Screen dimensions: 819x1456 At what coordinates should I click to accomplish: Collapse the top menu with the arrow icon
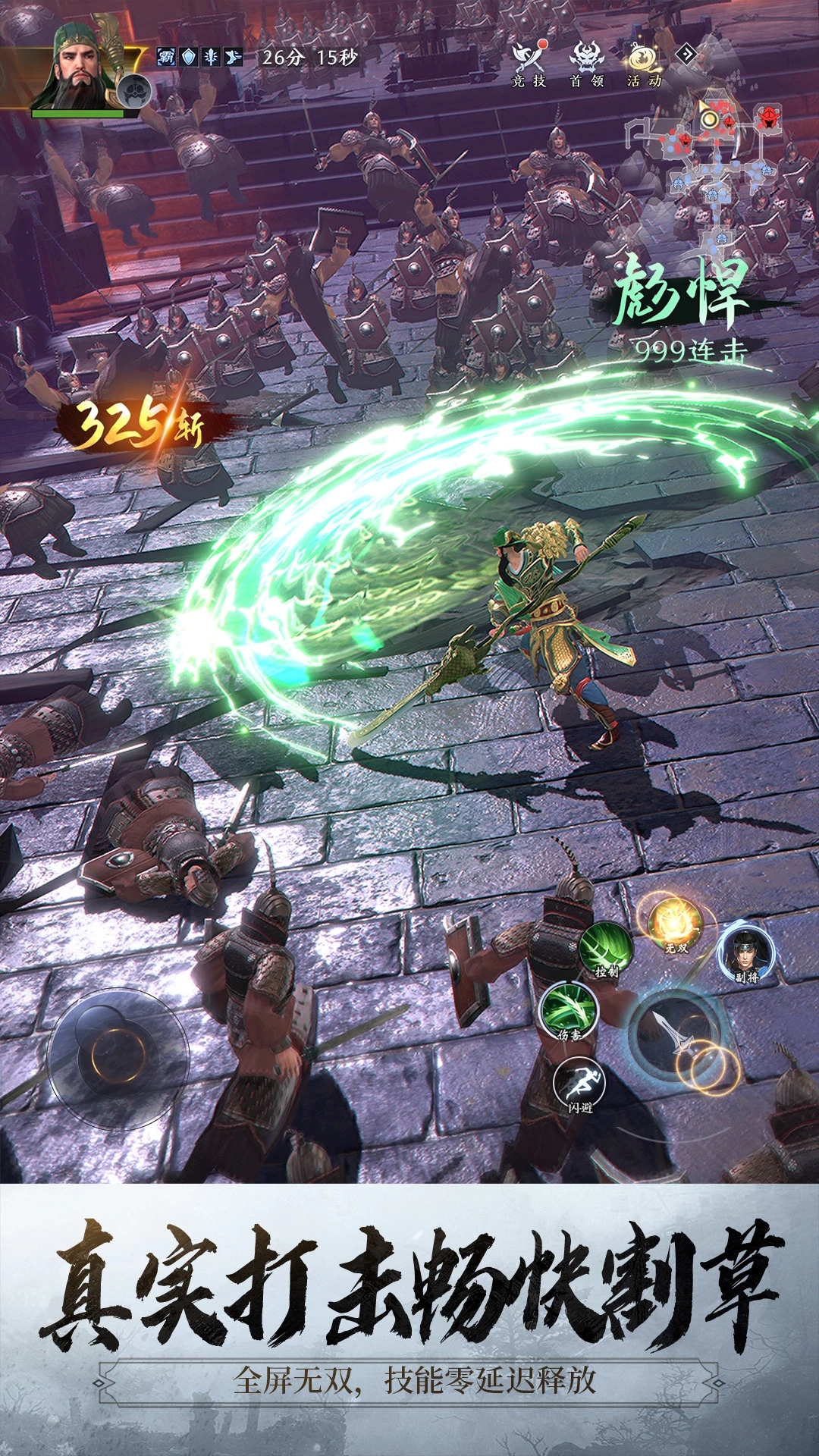[x=686, y=53]
